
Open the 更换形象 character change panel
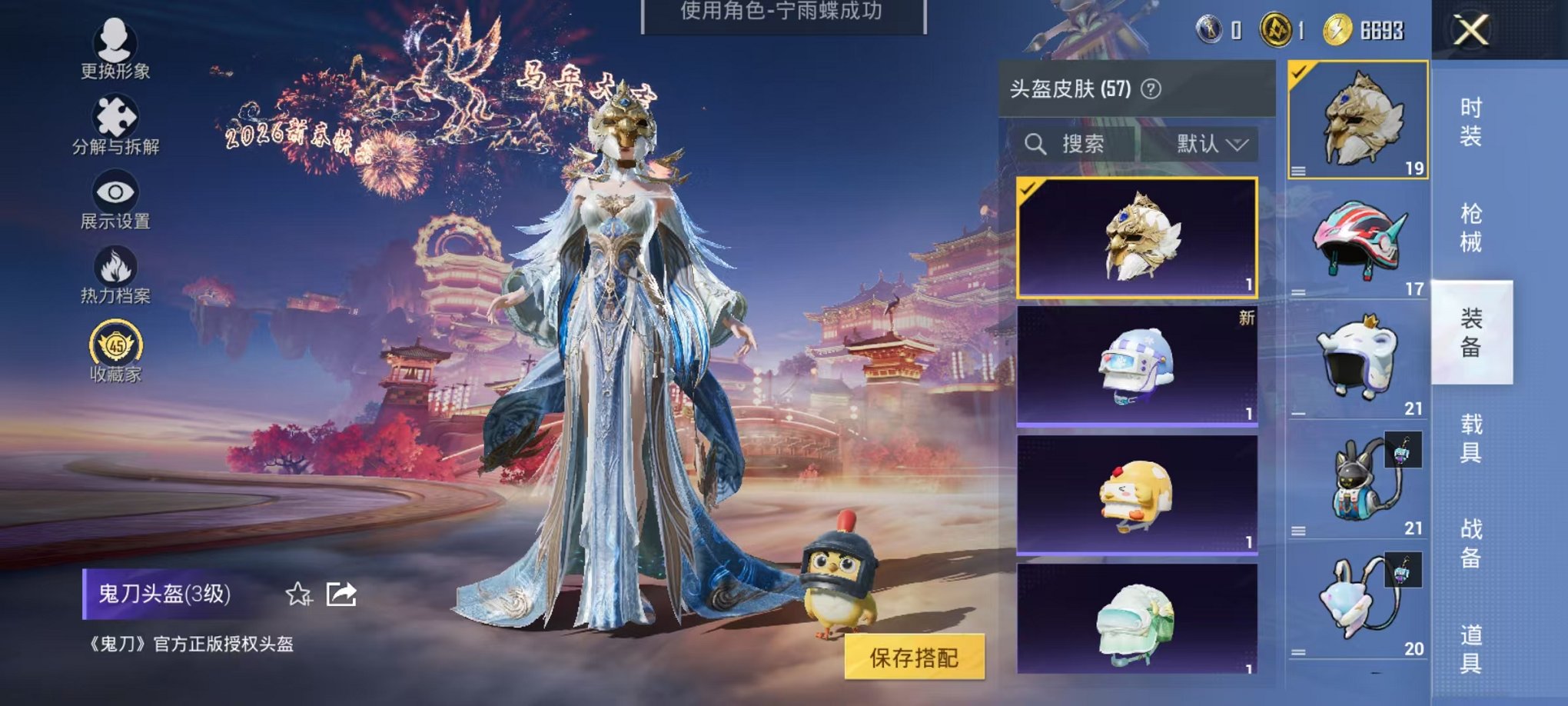(x=114, y=48)
